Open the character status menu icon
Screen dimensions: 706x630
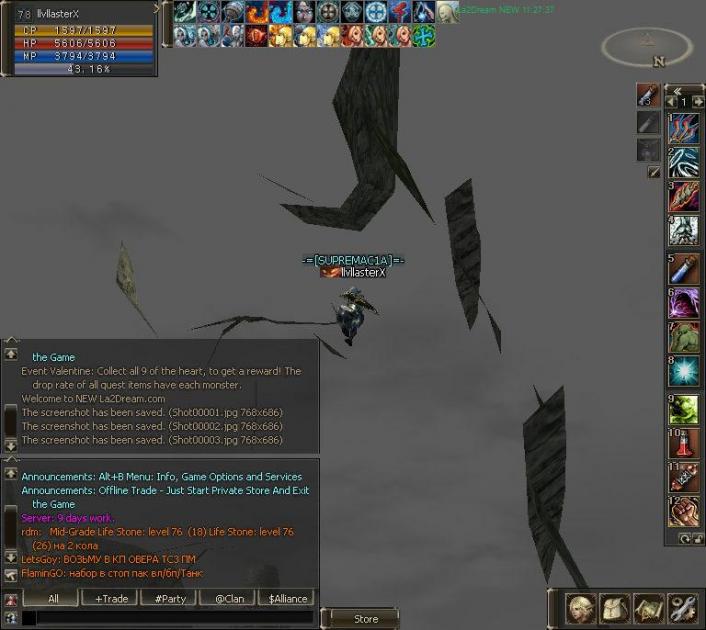point(582,608)
